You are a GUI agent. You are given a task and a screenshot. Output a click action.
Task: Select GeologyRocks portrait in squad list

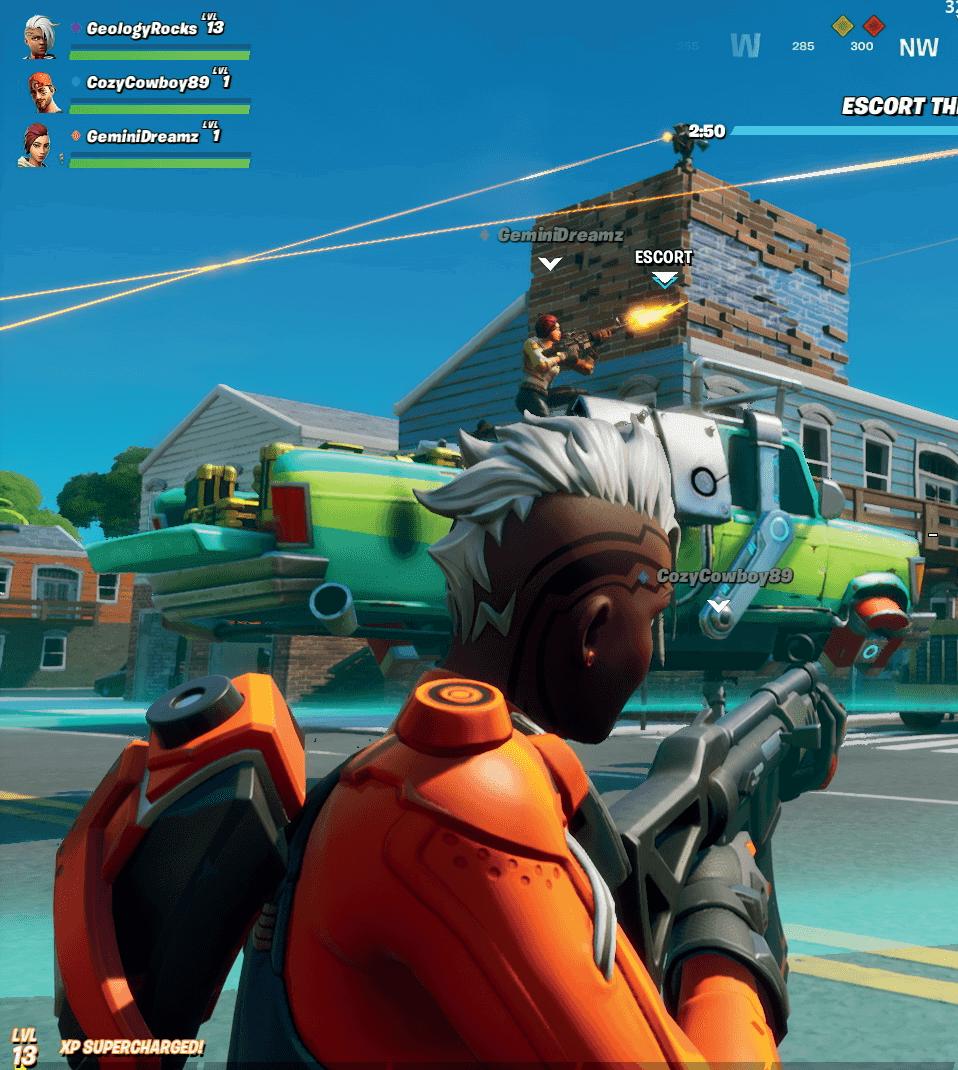41,36
